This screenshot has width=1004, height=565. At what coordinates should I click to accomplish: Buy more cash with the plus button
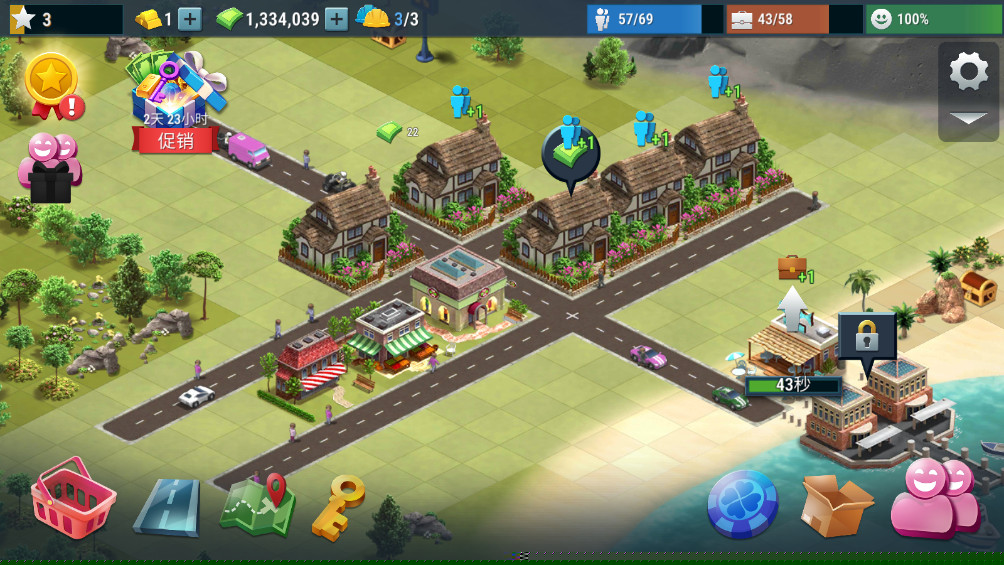337,19
